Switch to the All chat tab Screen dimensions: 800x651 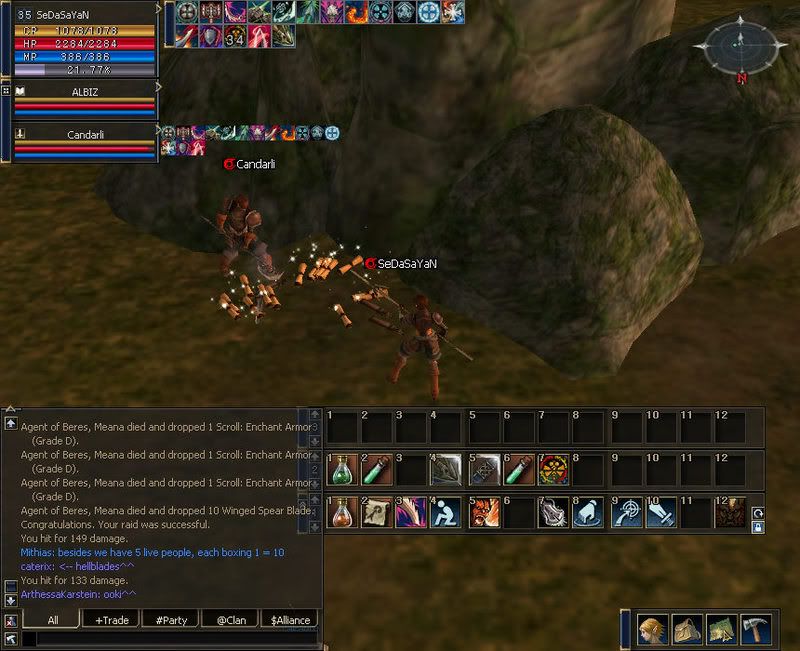[x=52, y=620]
